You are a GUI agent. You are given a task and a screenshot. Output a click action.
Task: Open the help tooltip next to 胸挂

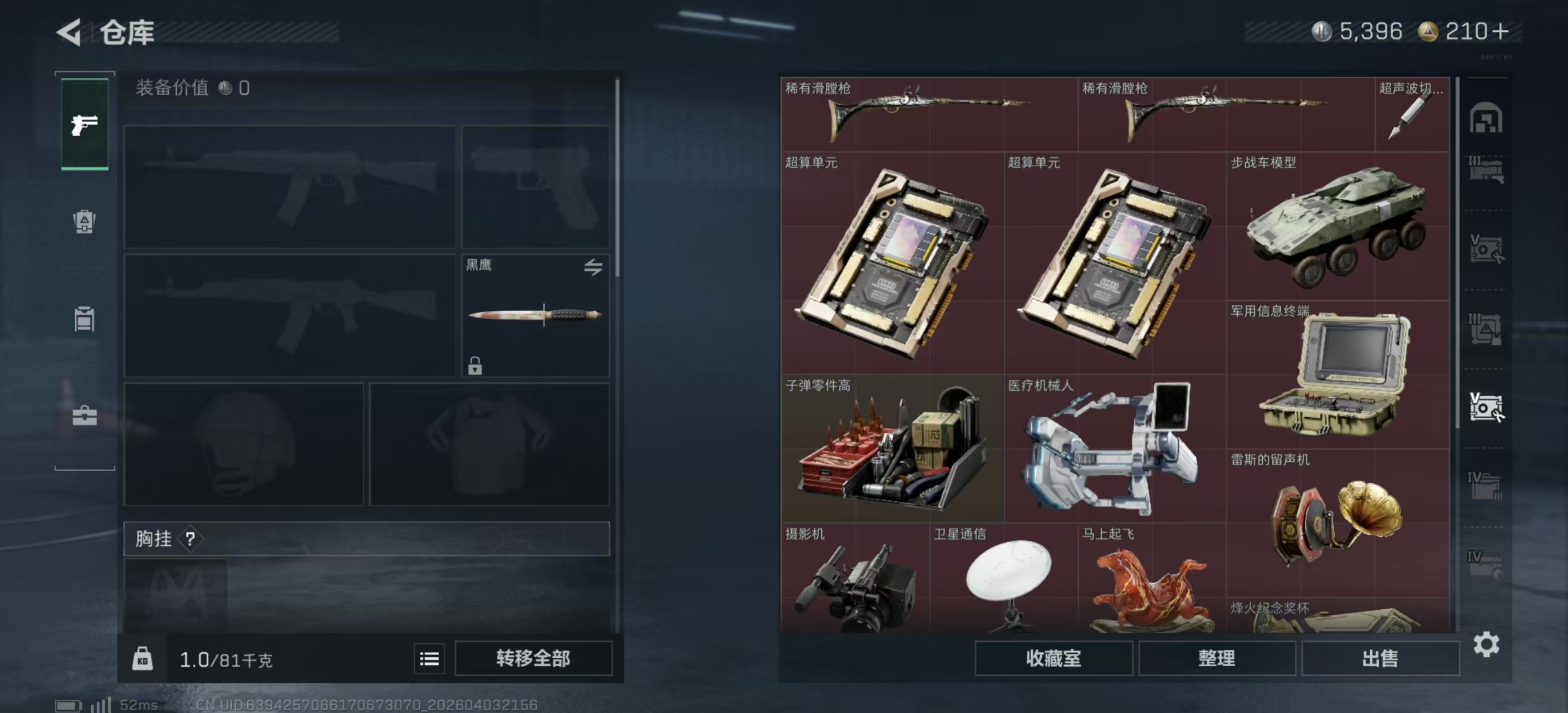click(191, 538)
